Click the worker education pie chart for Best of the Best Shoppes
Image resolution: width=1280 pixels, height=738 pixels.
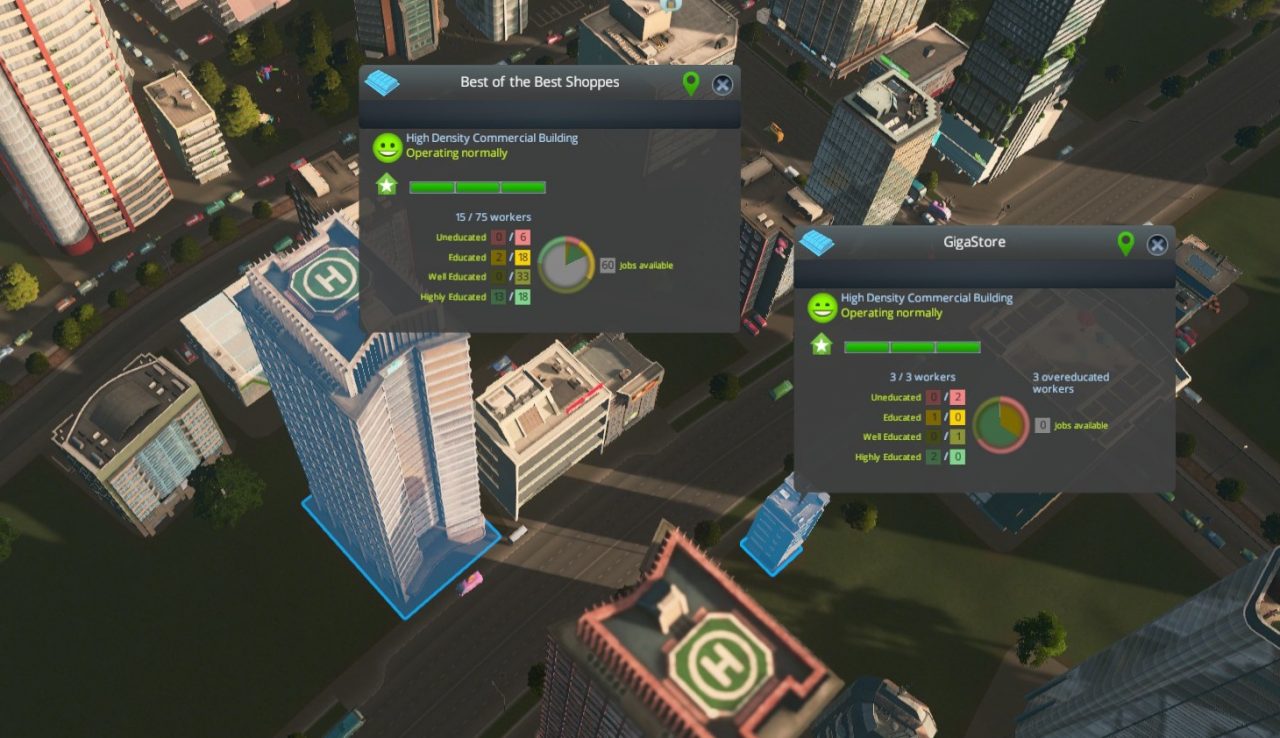pyautogui.click(x=566, y=265)
